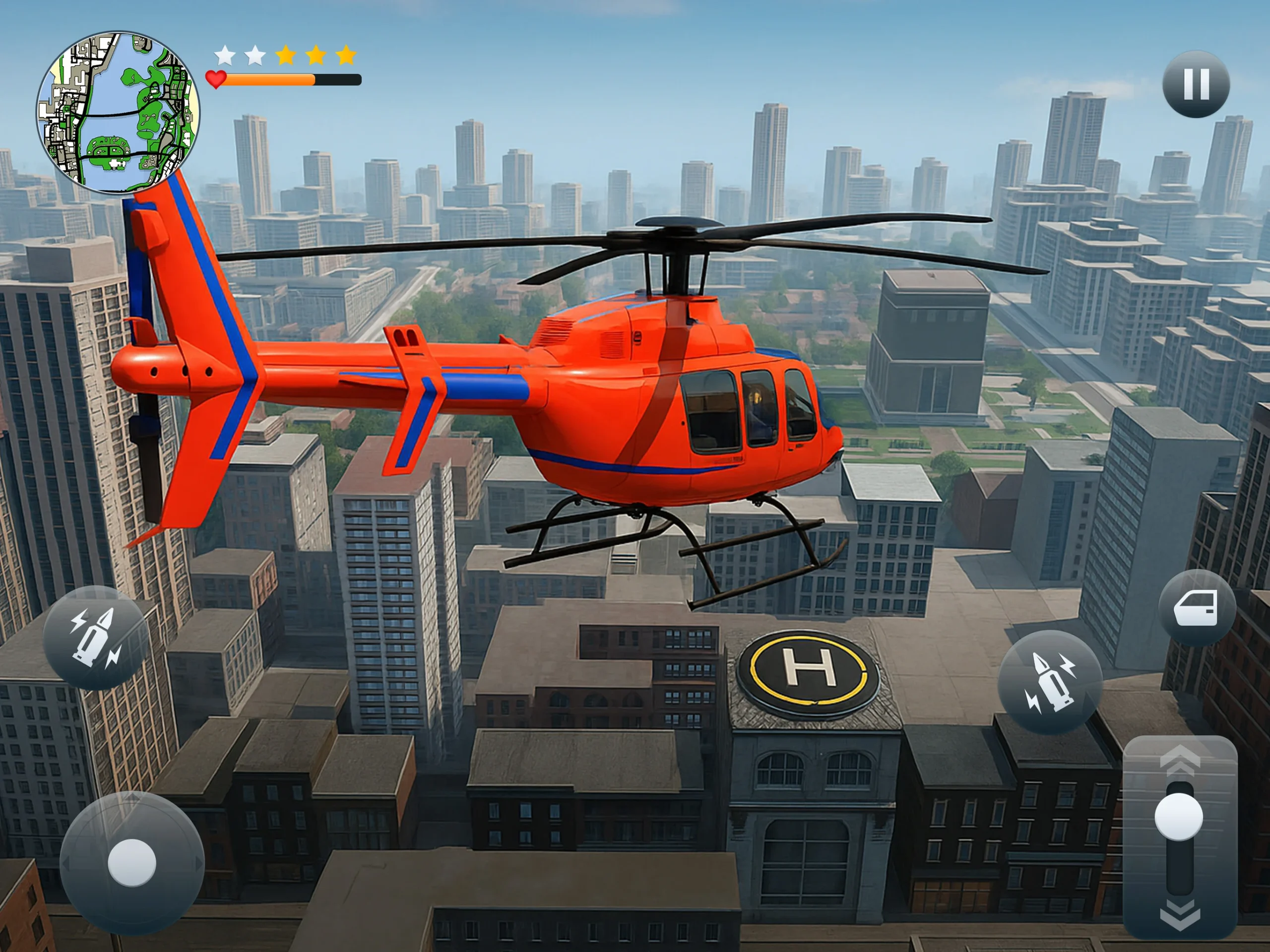Image resolution: width=1270 pixels, height=952 pixels.
Task: Tap the car door exit button
Action: (1197, 609)
